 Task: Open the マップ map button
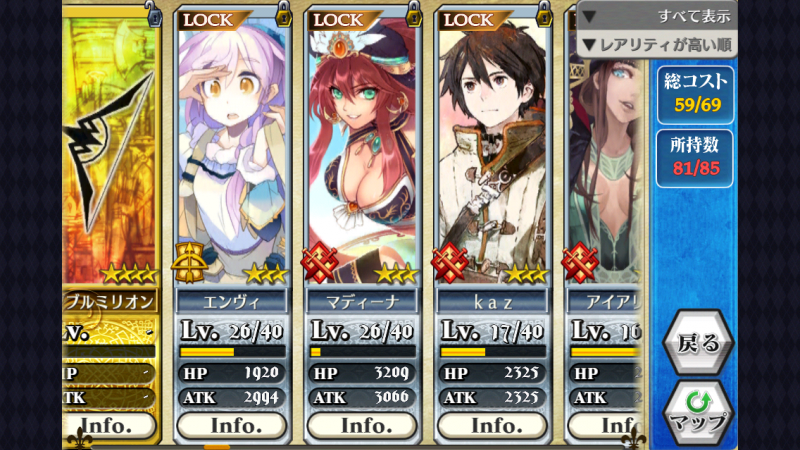698,411
